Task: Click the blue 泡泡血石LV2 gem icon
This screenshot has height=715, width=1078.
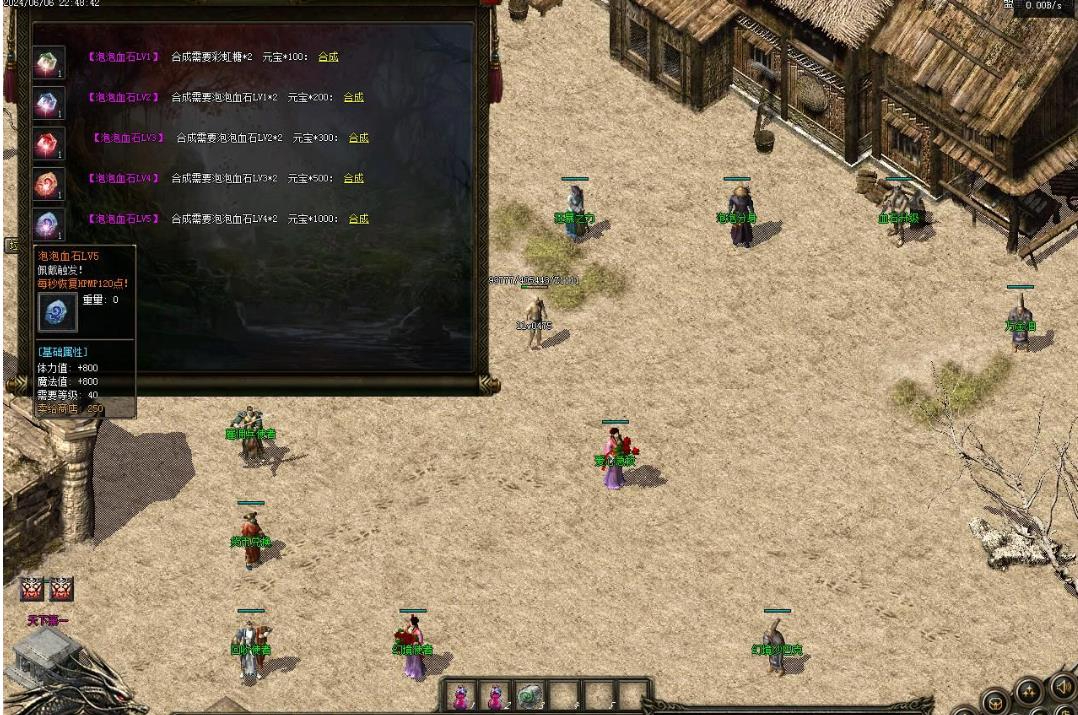Action: [x=48, y=102]
